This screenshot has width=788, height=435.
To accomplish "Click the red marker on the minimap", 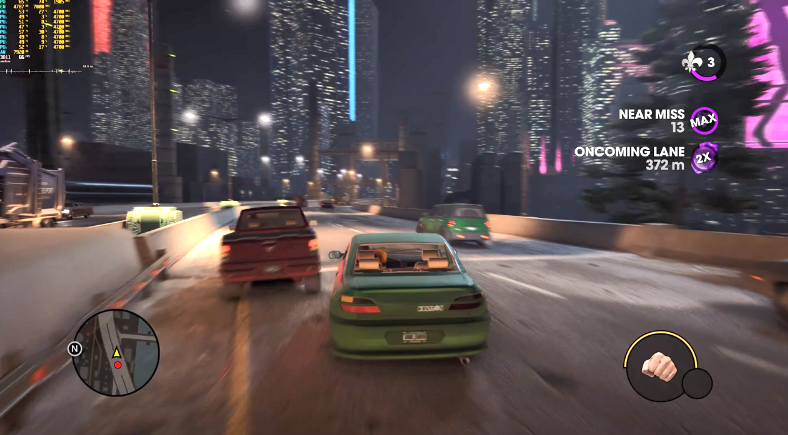I will [x=117, y=365].
